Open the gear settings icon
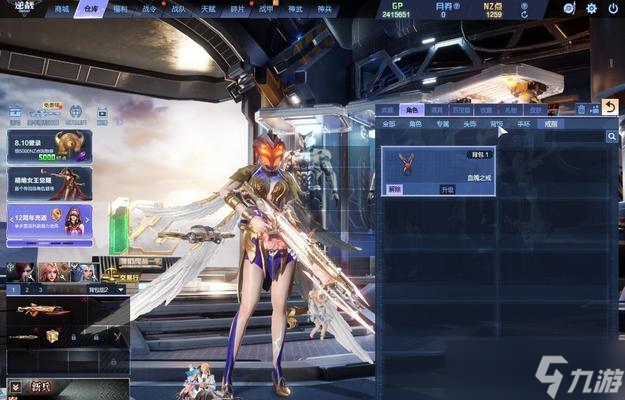The height and width of the screenshot is (400, 625). coord(591,8)
